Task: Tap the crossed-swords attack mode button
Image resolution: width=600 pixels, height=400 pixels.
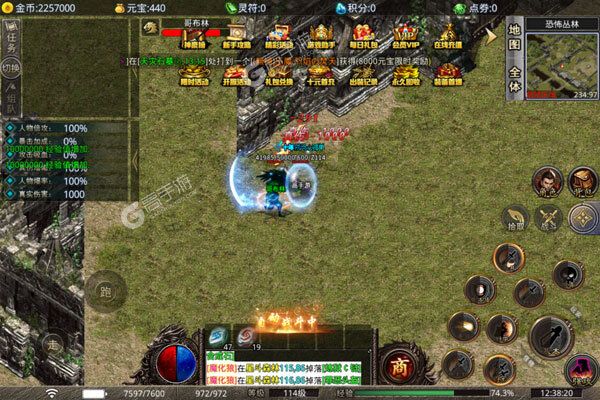Action: coord(547,216)
